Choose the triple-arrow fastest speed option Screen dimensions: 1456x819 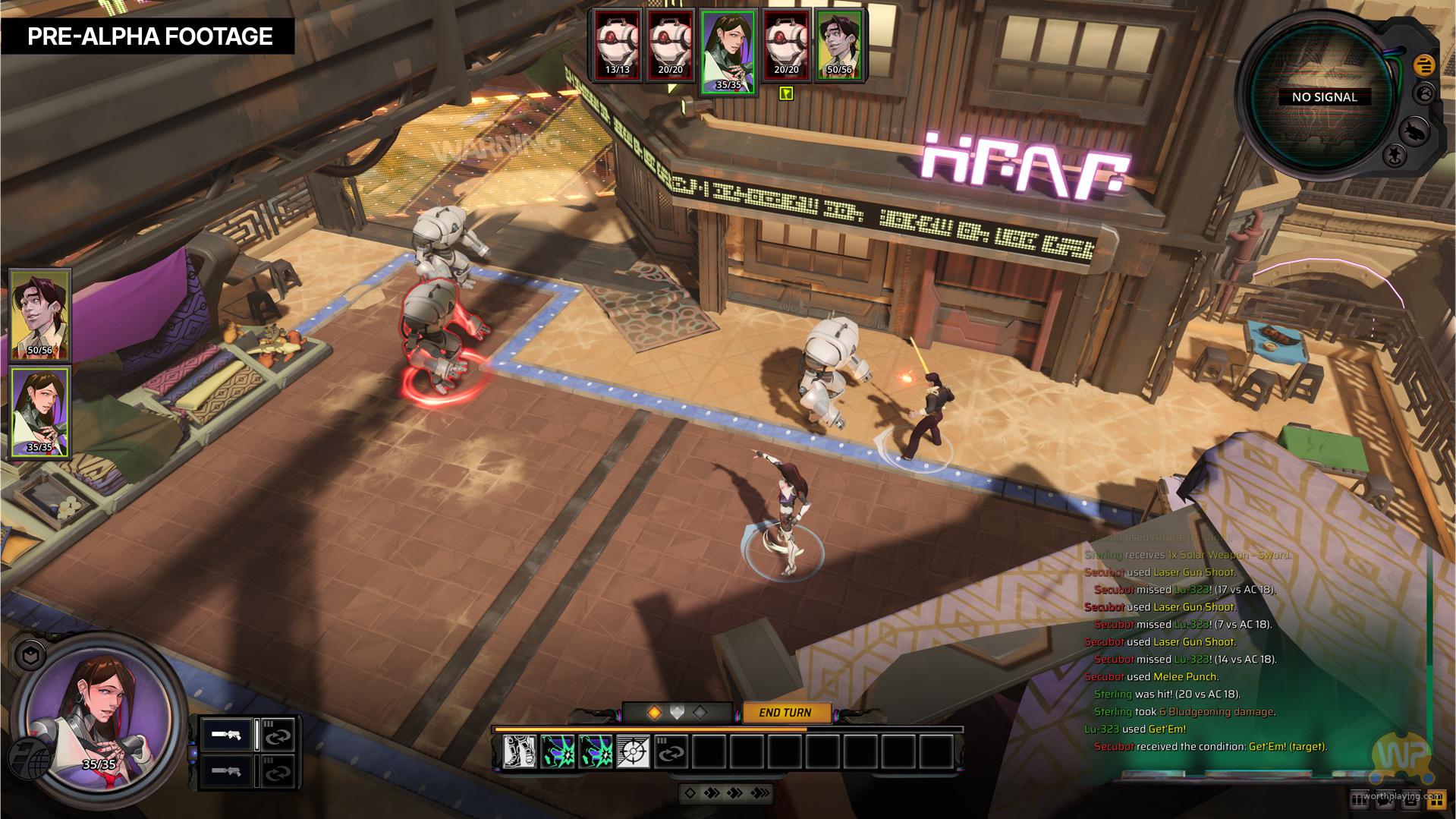(759, 793)
